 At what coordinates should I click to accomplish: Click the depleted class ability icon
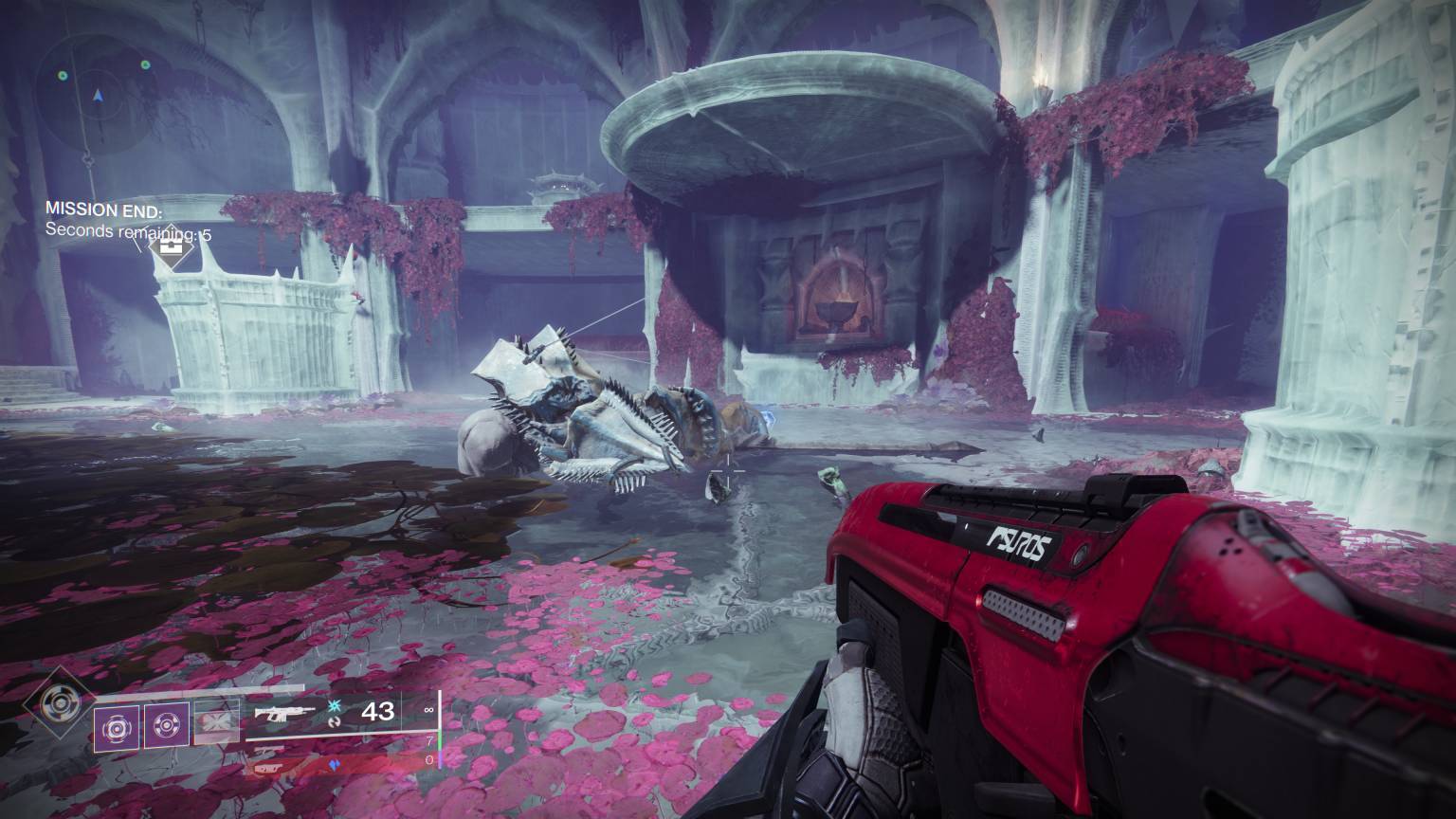point(215,720)
